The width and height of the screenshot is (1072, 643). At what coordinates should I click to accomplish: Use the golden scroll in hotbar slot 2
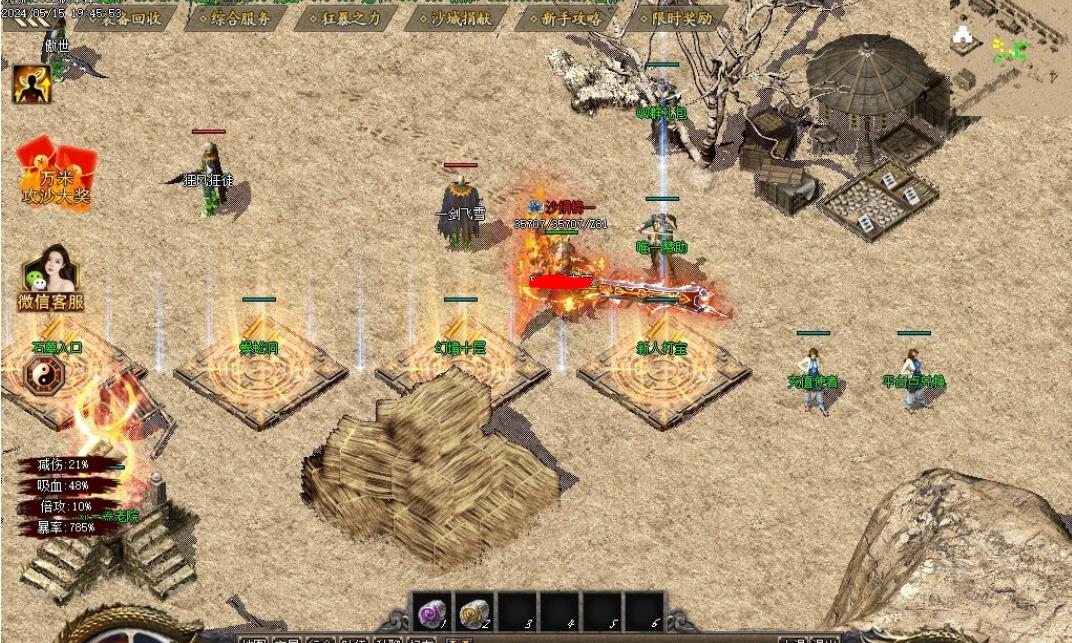pos(474,613)
